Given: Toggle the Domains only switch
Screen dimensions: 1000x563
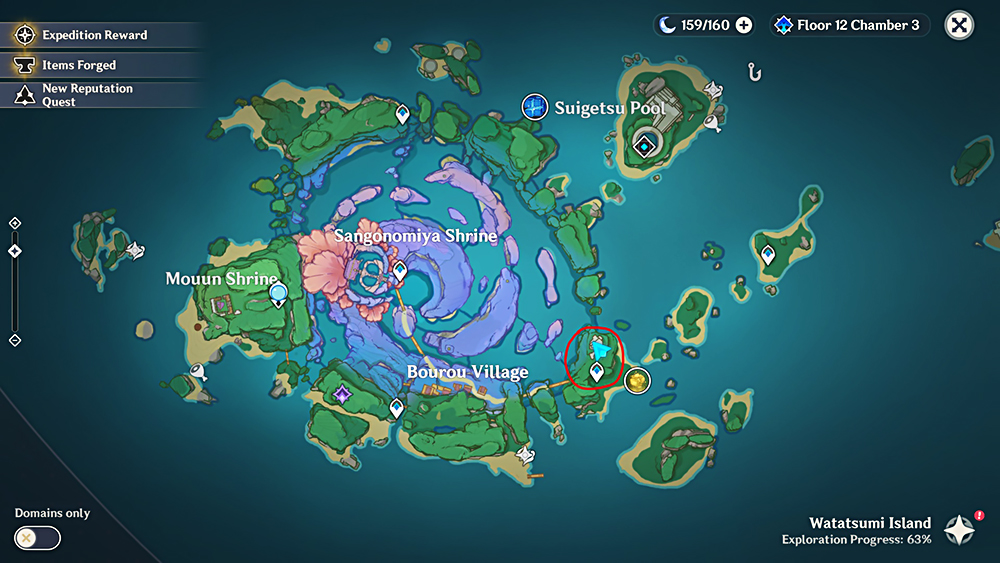Looking at the screenshot, I should point(38,538).
